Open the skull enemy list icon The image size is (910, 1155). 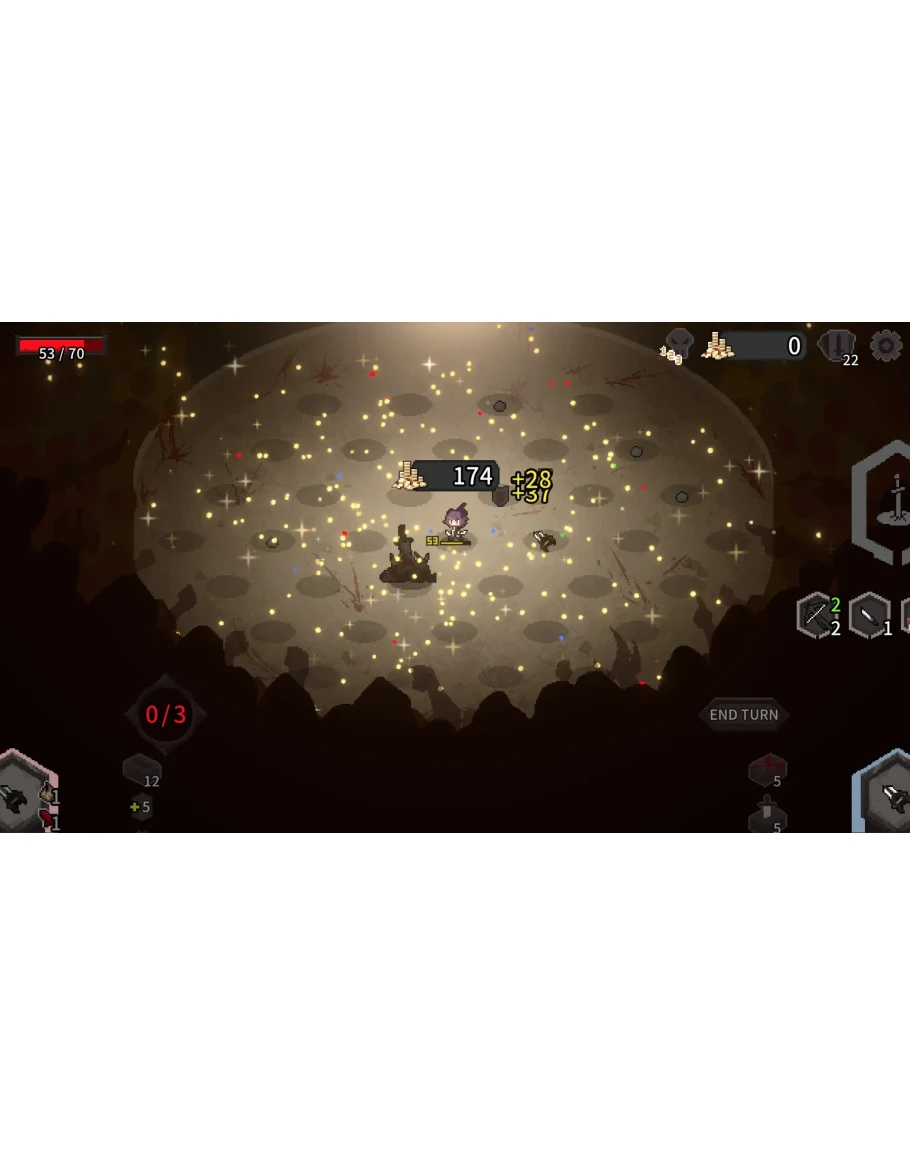click(679, 345)
